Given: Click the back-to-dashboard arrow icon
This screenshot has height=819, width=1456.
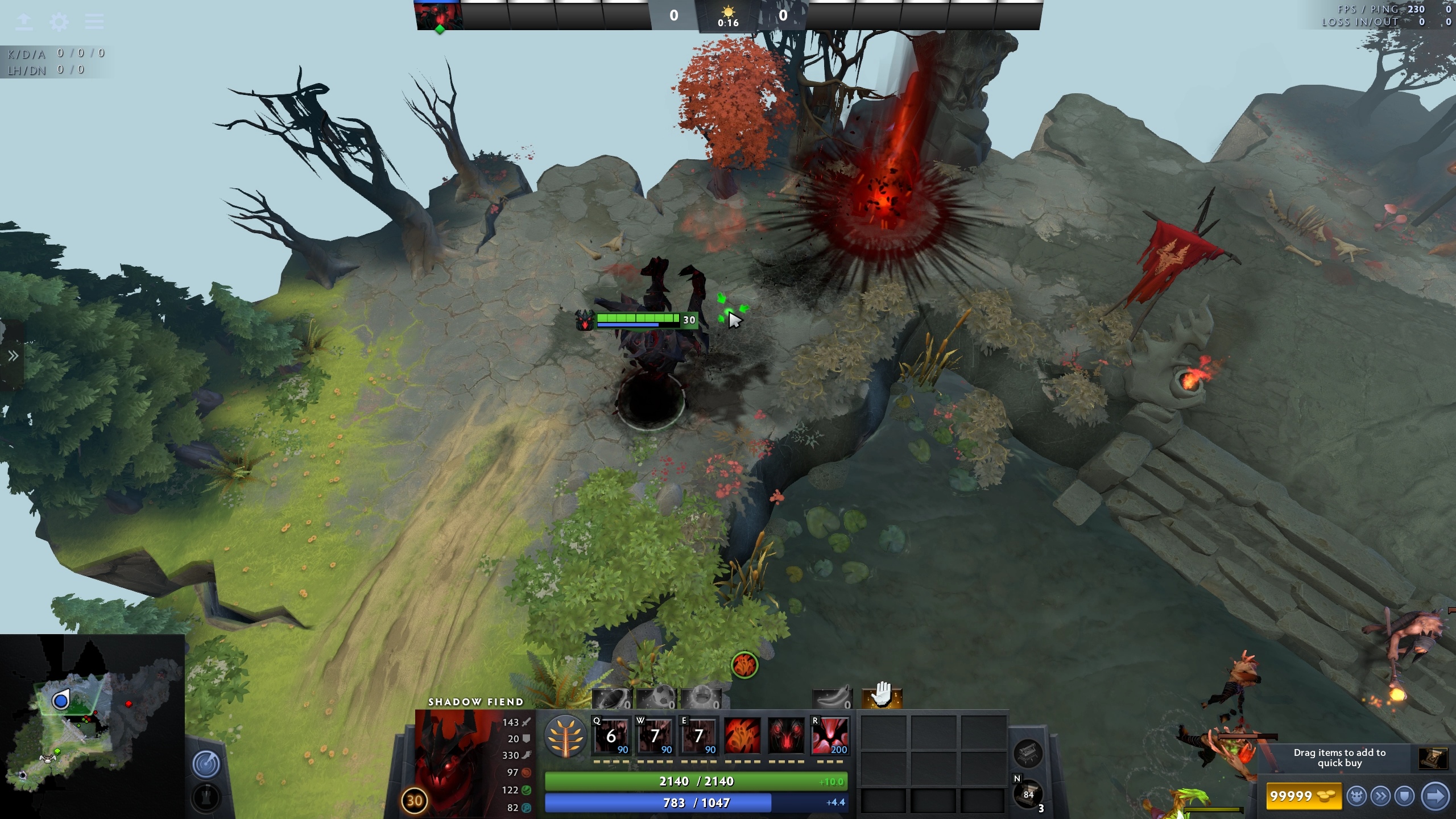Looking at the screenshot, I should tap(24, 22).
